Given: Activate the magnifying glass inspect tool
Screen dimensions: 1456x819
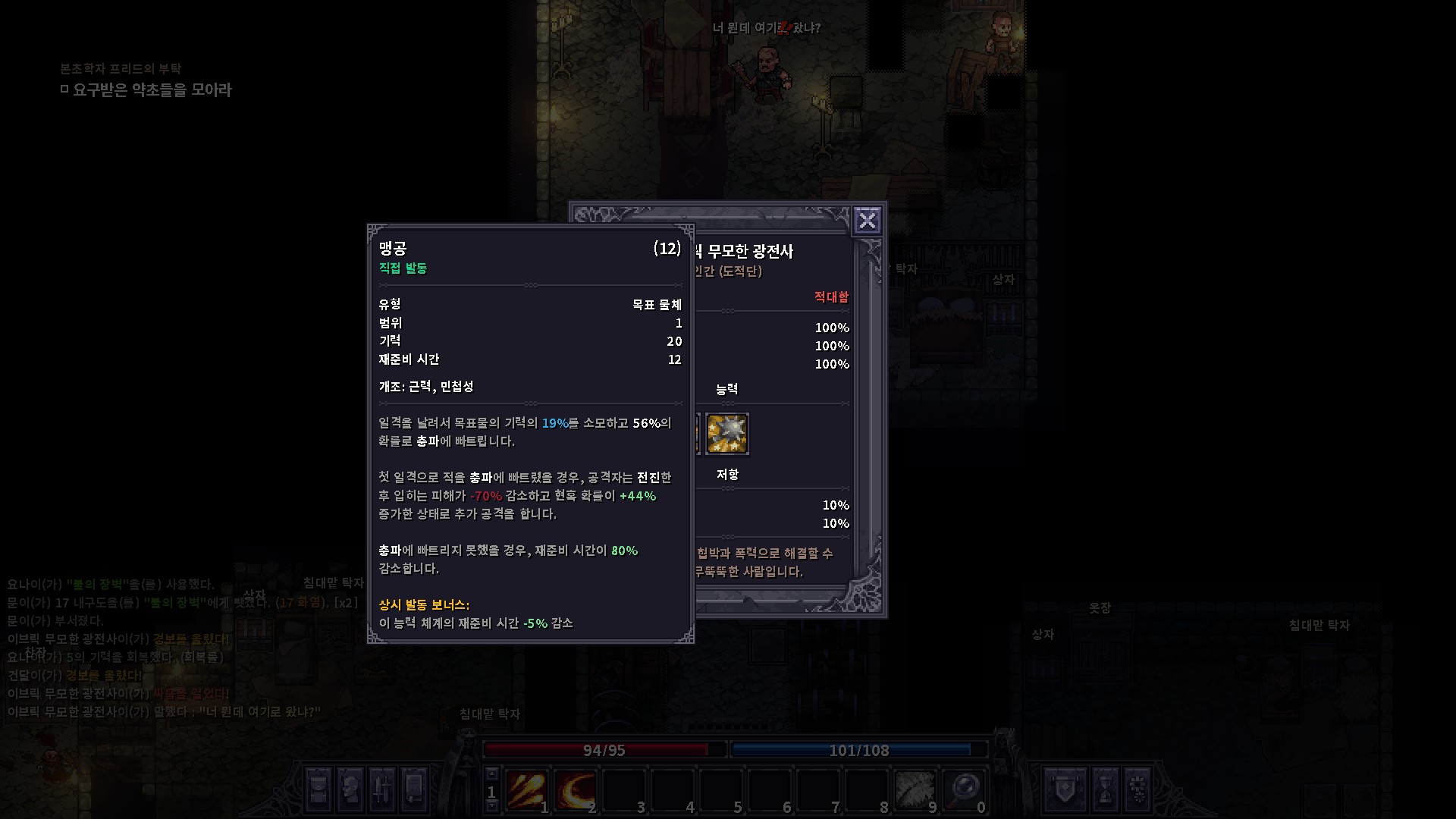Looking at the screenshot, I should click(964, 790).
